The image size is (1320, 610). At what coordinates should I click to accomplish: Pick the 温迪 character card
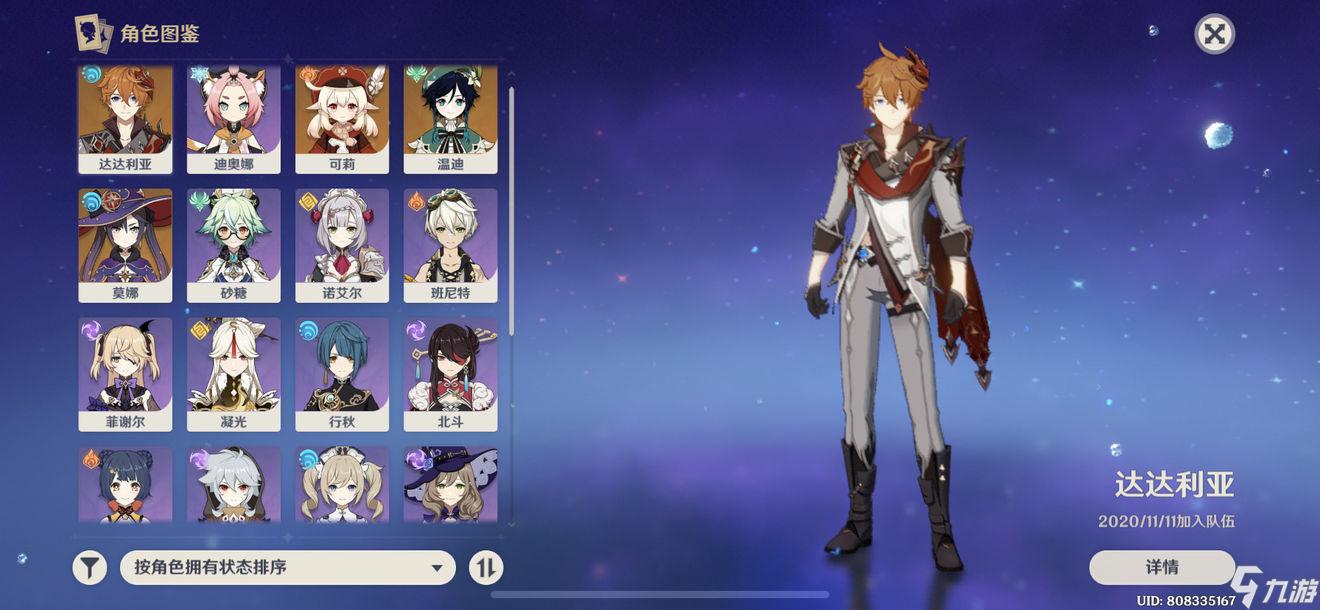click(x=450, y=119)
